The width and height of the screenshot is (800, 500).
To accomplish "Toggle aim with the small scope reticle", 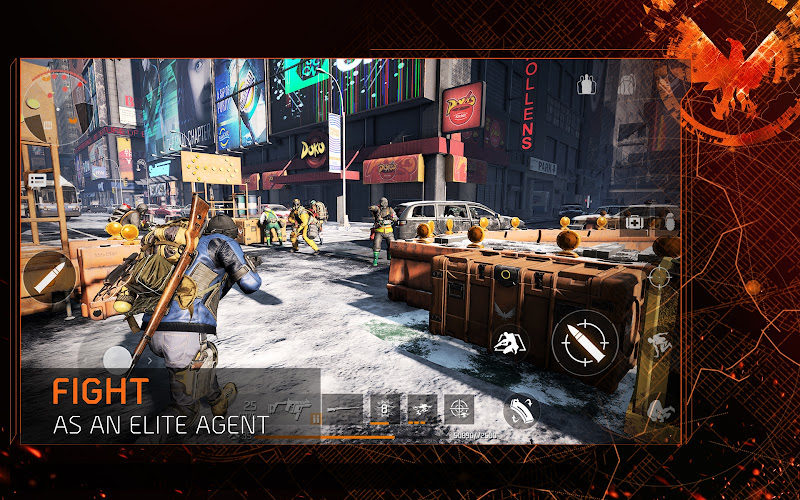I will pos(659,277).
